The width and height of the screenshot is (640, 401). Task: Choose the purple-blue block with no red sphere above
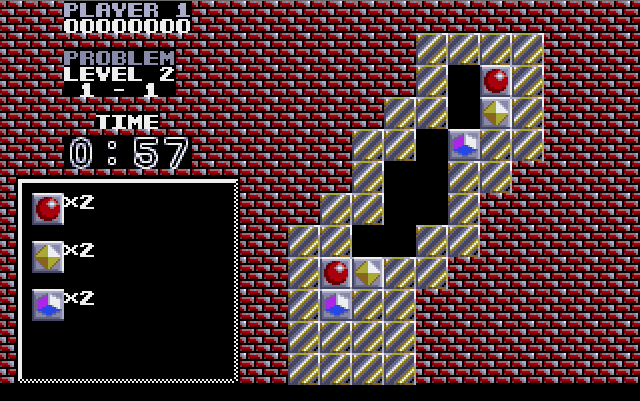point(464,145)
